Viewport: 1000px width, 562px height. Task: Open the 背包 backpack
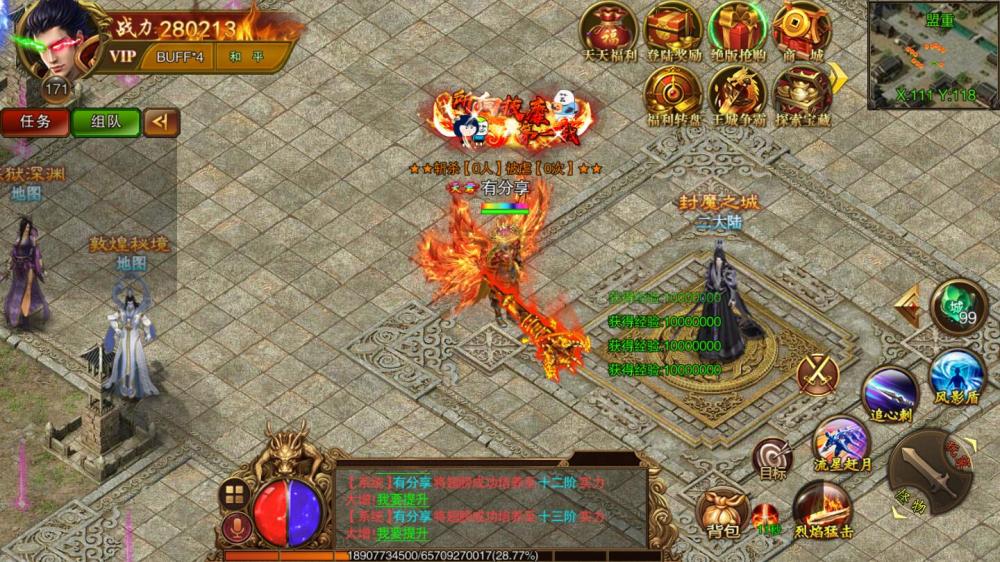tap(722, 510)
